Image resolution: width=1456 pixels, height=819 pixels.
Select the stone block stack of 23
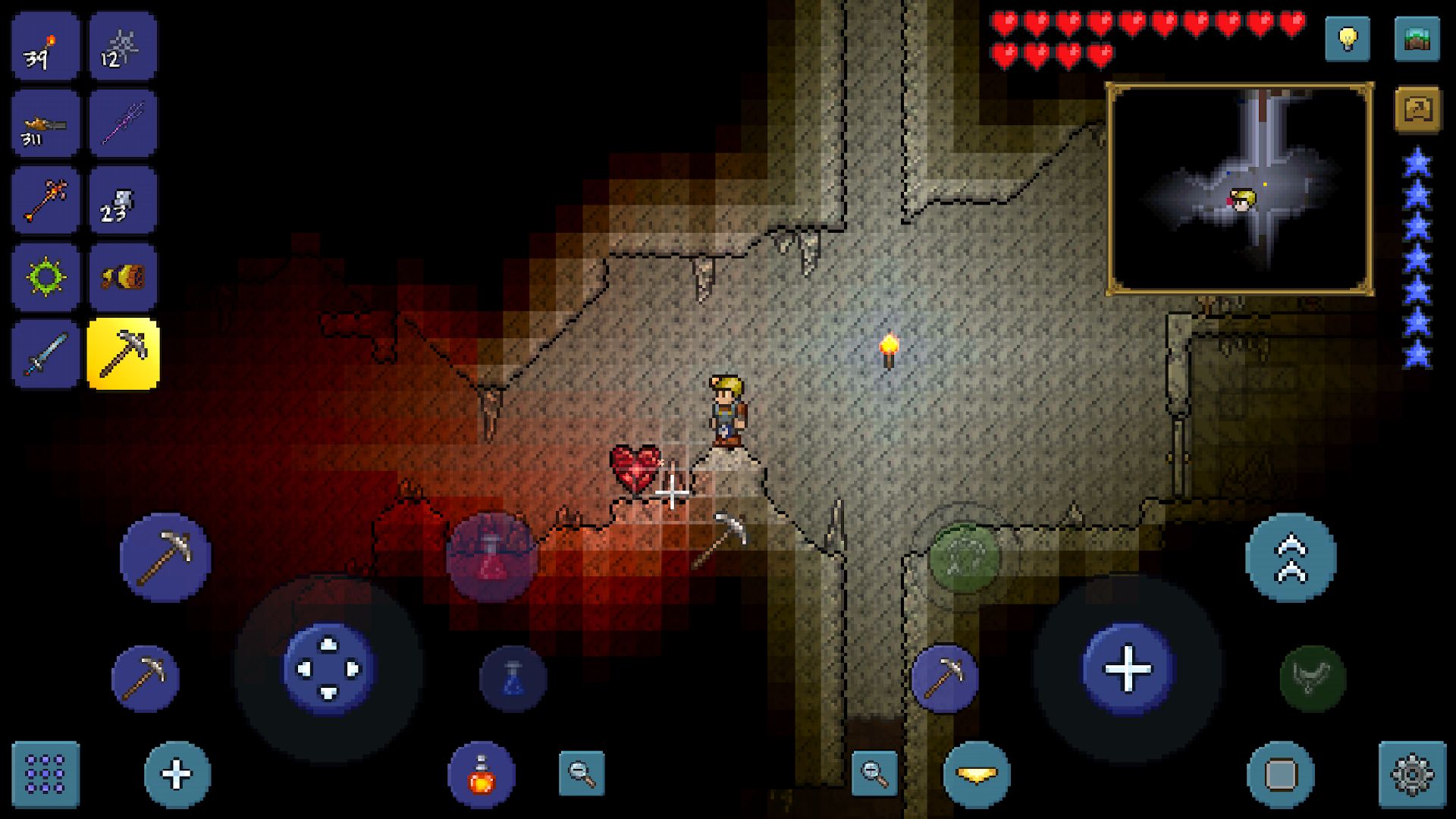(x=121, y=199)
